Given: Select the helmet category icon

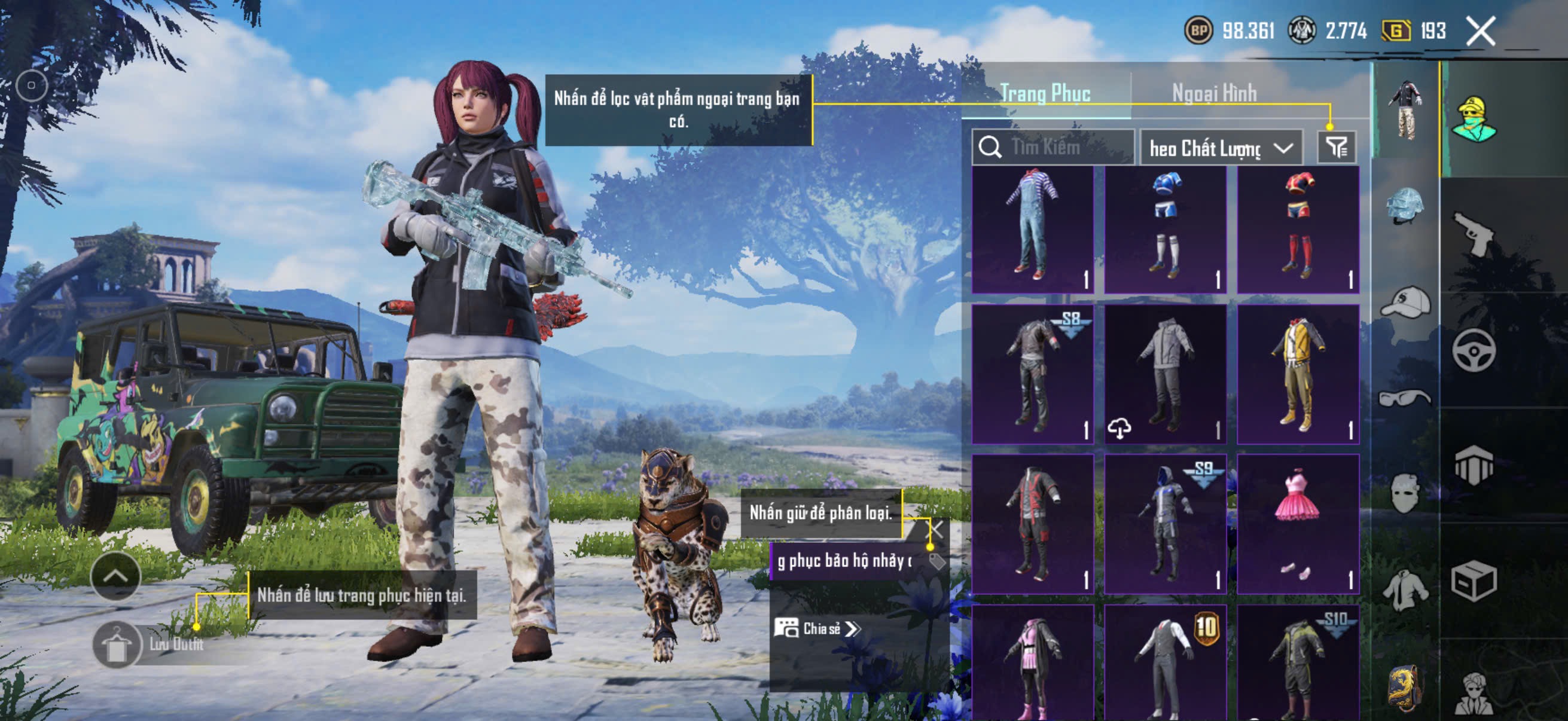Looking at the screenshot, I should coord(1405,206).
